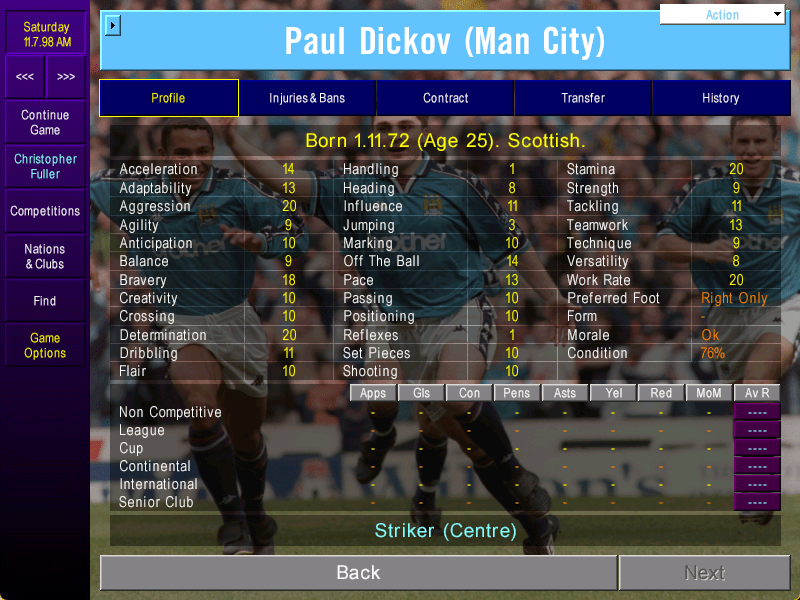
Task: Click the small arrow button beside player name
Action: tap(112, 24)
